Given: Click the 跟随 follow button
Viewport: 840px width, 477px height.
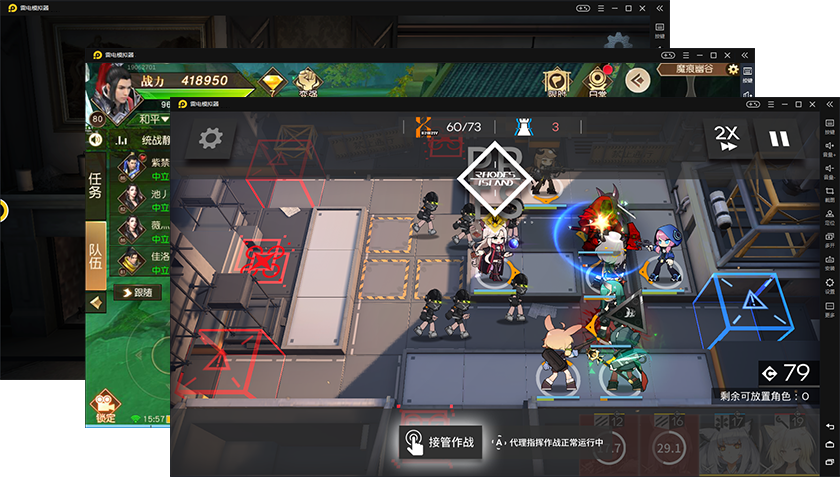Looking at the screenshot, I should pyautogui.click(x=137, y=292).
